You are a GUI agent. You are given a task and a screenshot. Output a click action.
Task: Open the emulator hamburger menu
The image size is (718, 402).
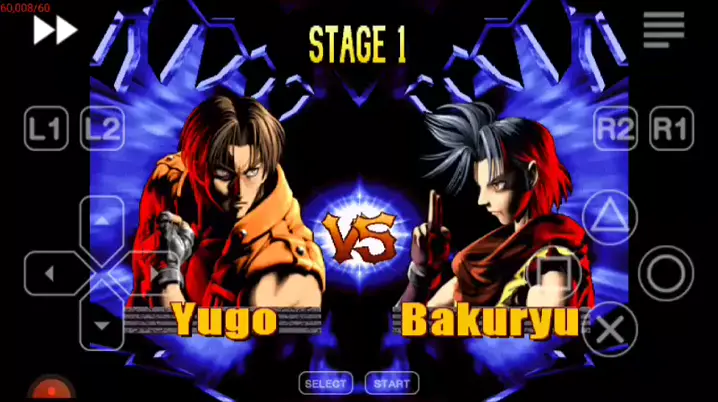click(x=664, y=30)
